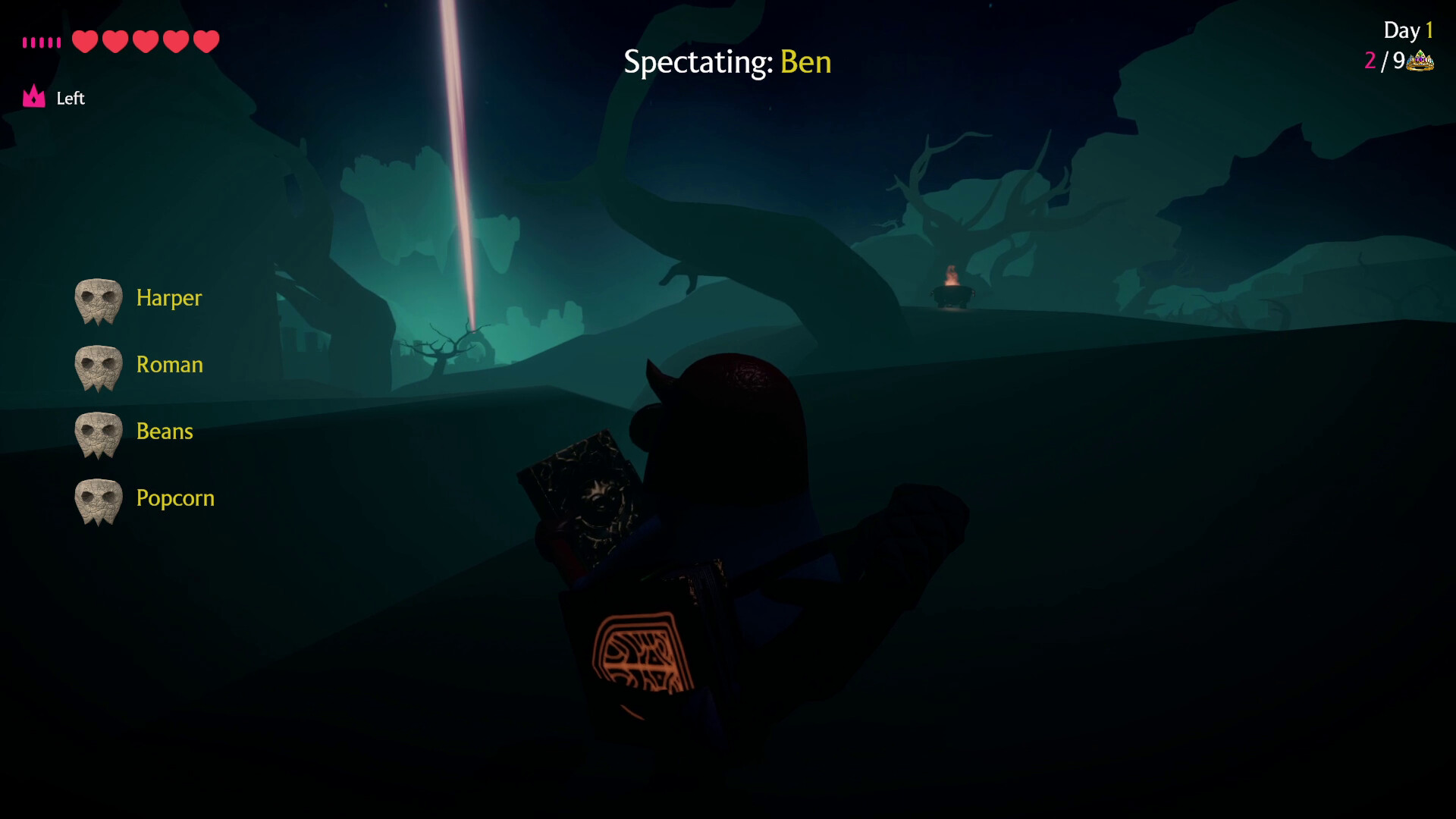Click Ben's name in the spectating banner
1456x819 pixels.
pyautogui.click(x=806, y=63)
